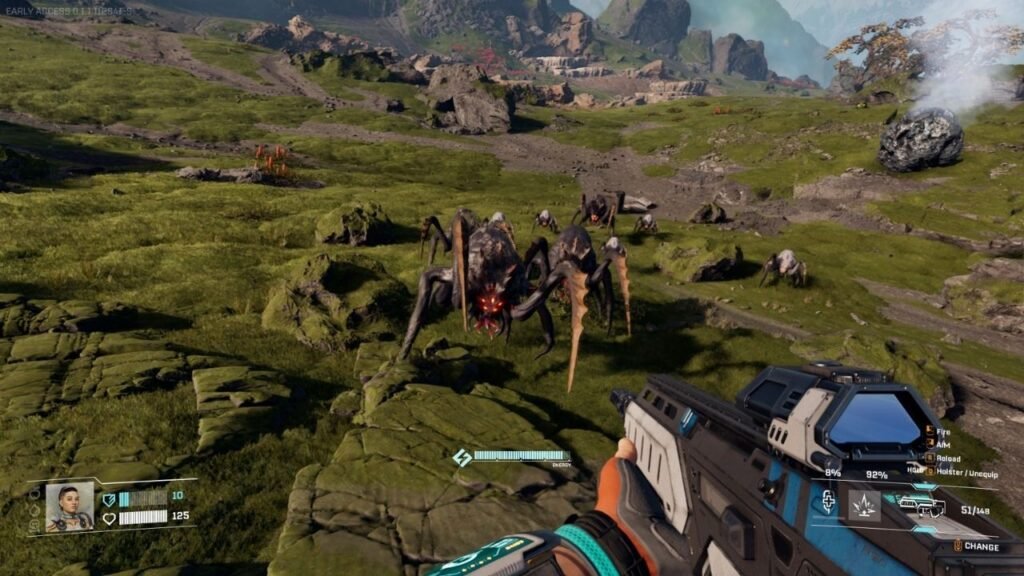Click the player character portrait
This screenshot has height=576, width=1024.
click(69, 507)
